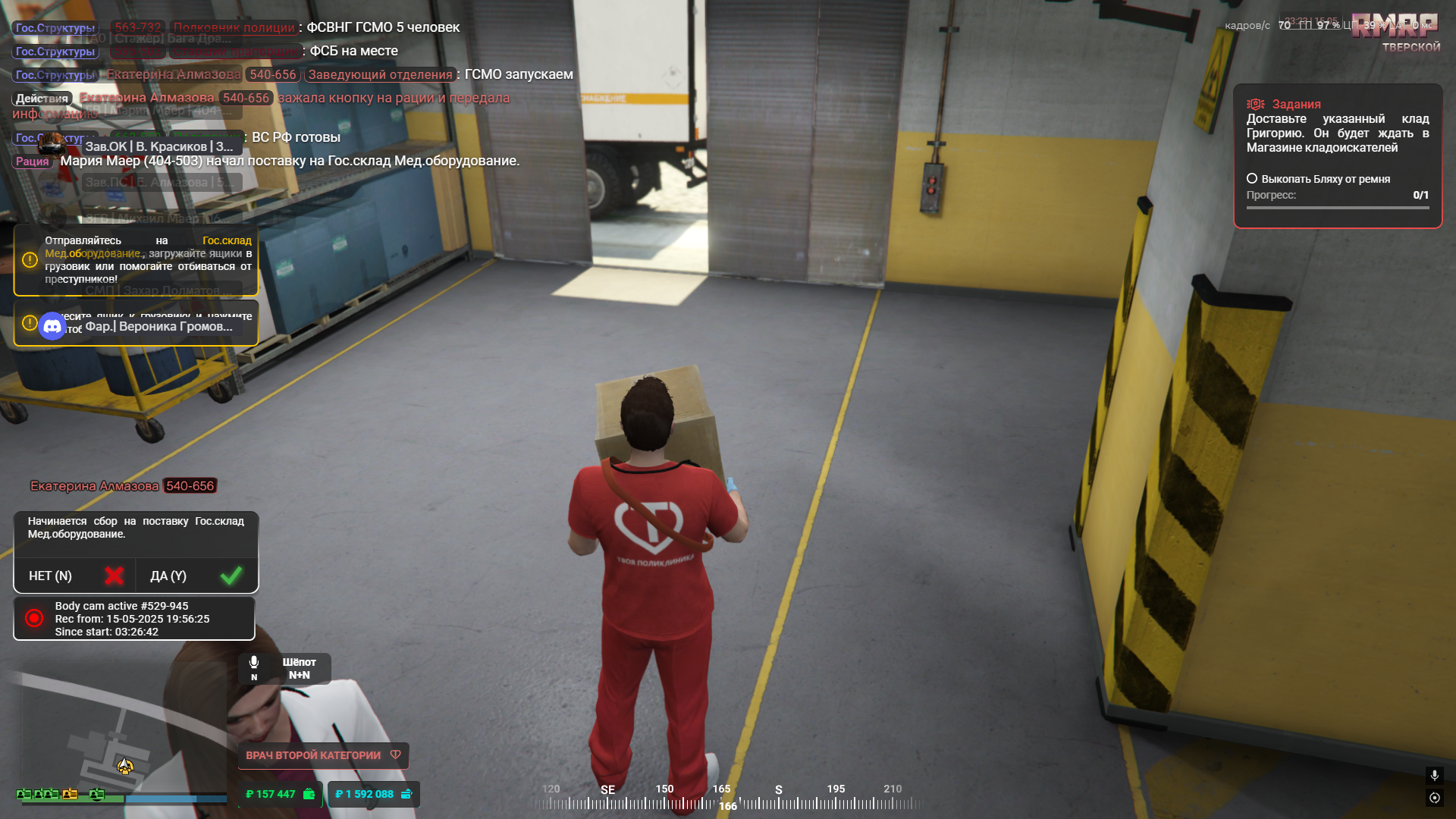Click the Discord overlay icon
The image size is (1456, 819).
(x=52, y=326)
